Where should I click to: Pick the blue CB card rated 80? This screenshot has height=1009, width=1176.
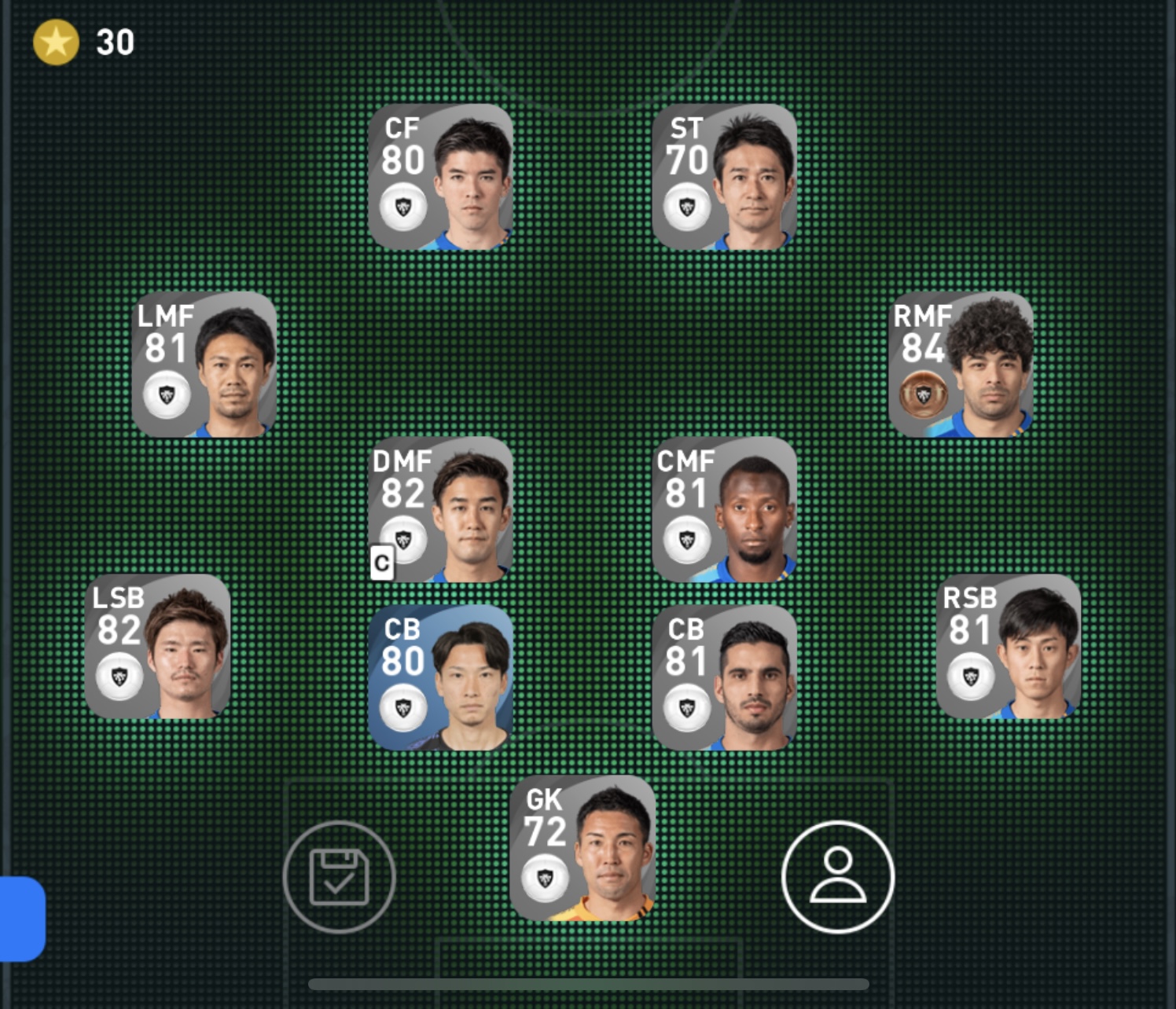click(440, 678)
